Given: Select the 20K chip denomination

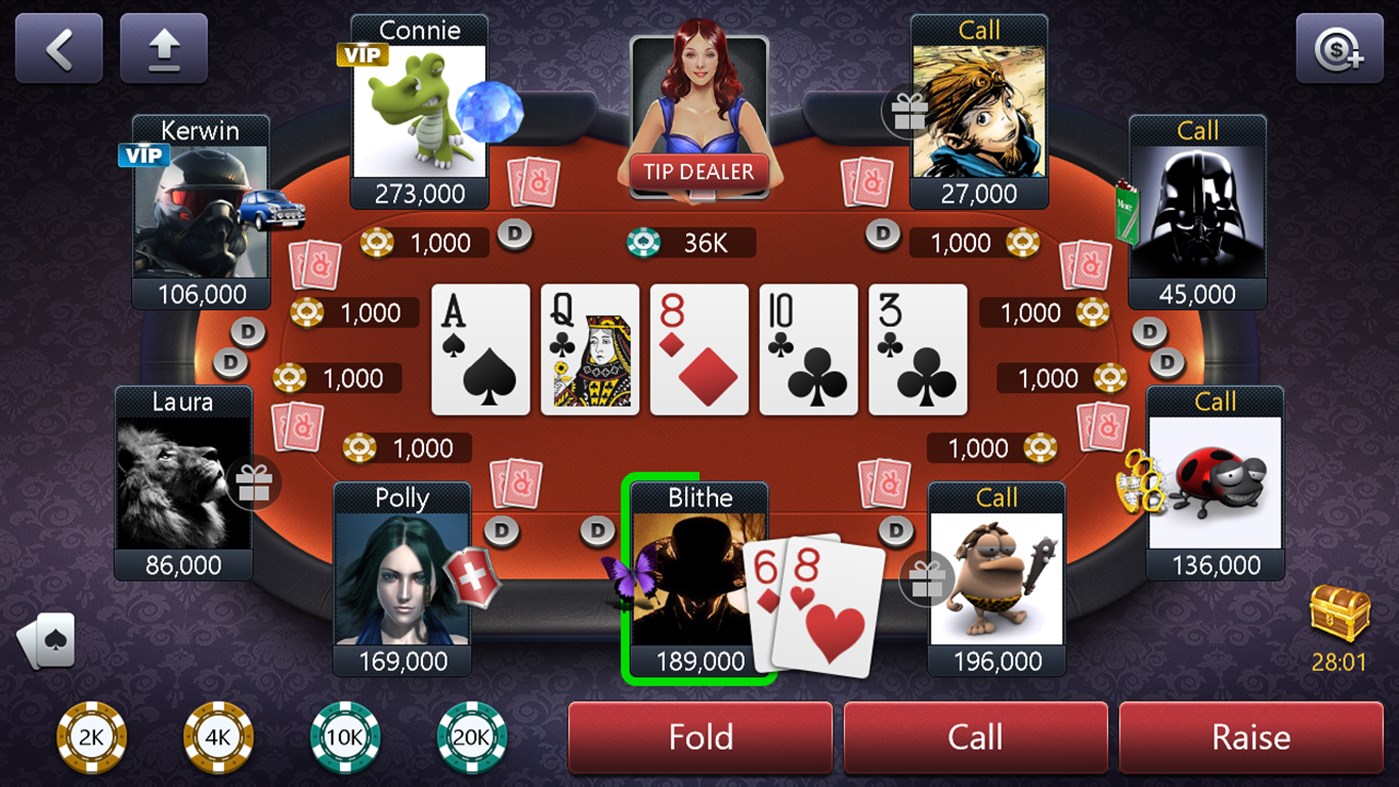Looking at the screenshot, I should [x=471, y=736].
